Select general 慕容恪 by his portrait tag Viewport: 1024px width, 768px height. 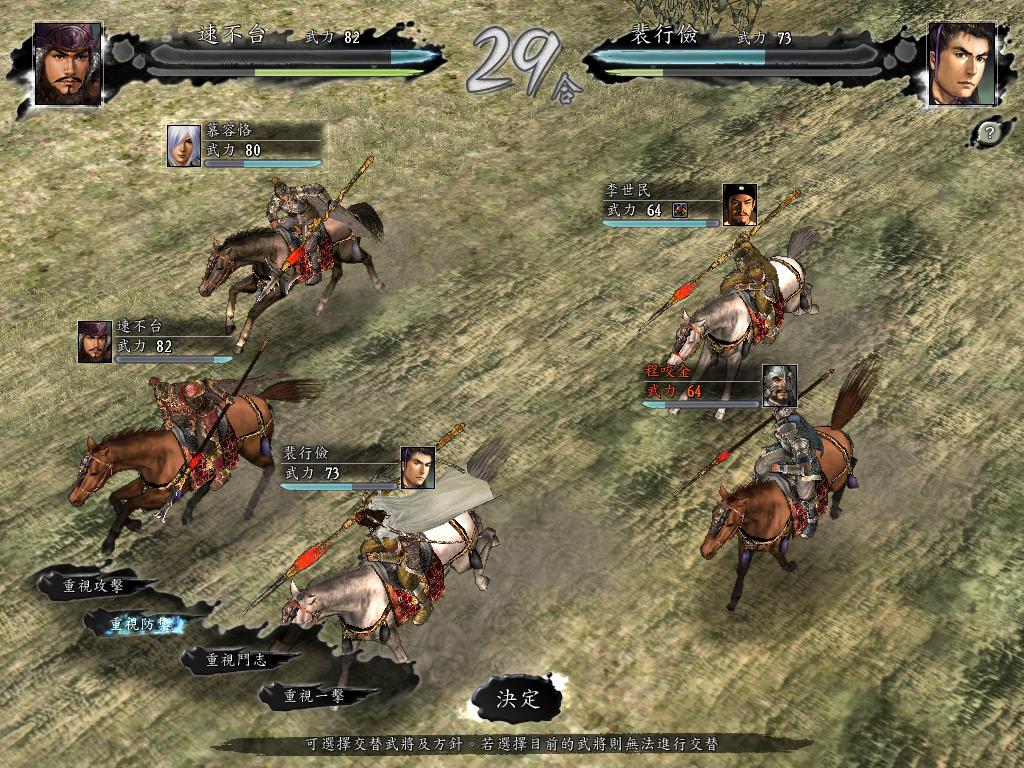coord(184,146)
